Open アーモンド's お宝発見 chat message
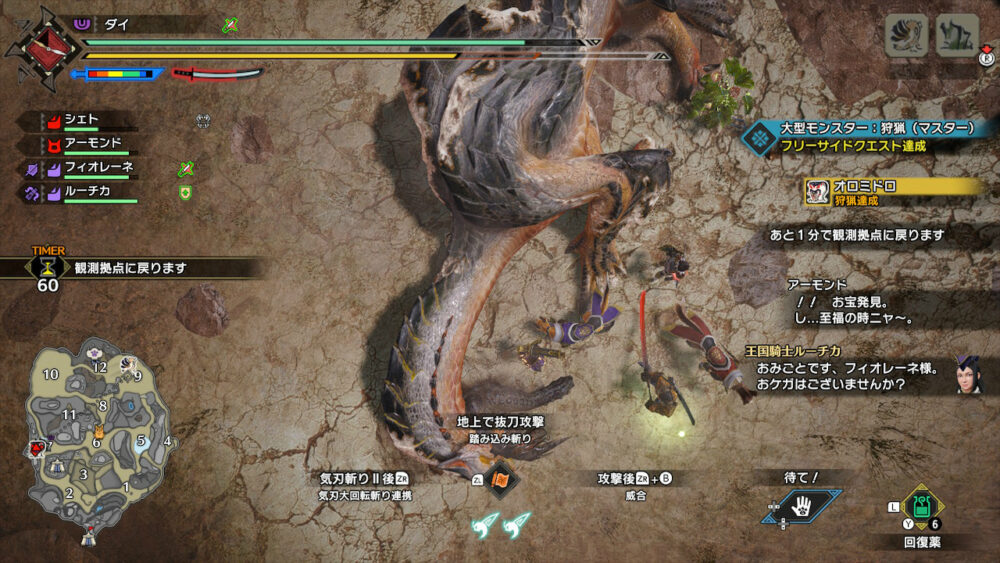This screenshot has width=1000, height=563. (862, 302)
